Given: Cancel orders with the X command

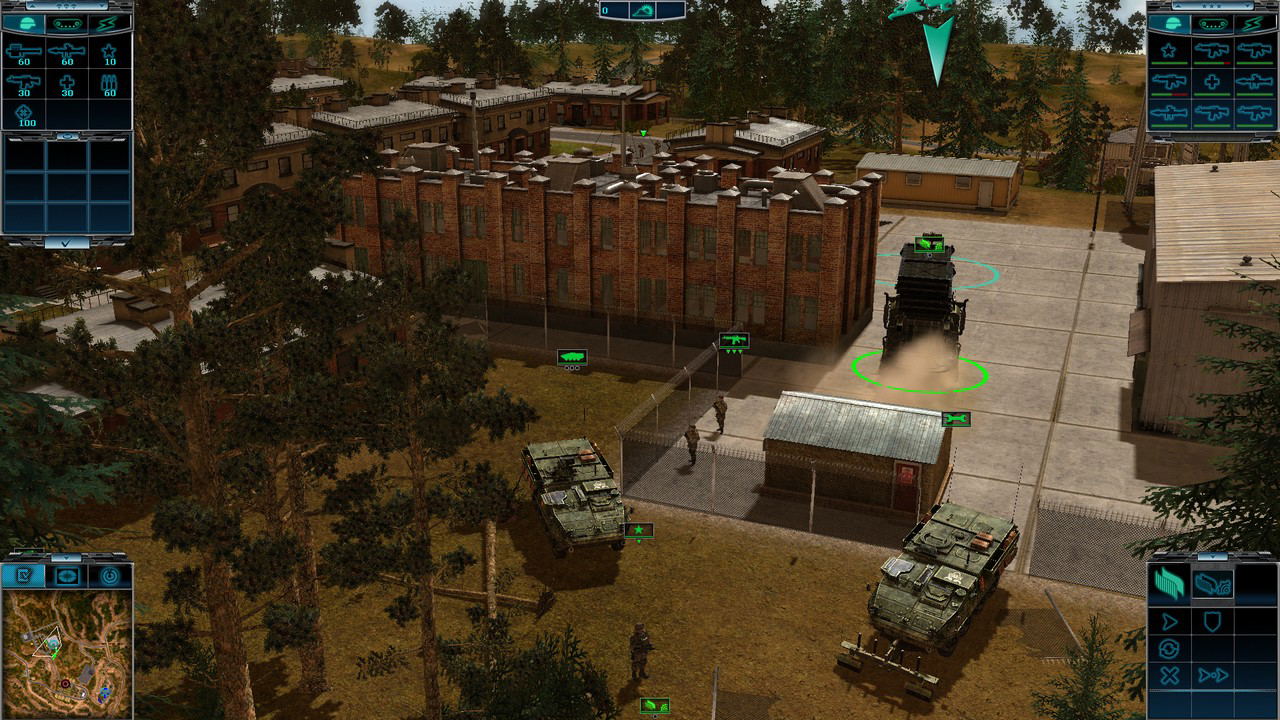Looking at the screenshot, I should [x=1169, y=676].
